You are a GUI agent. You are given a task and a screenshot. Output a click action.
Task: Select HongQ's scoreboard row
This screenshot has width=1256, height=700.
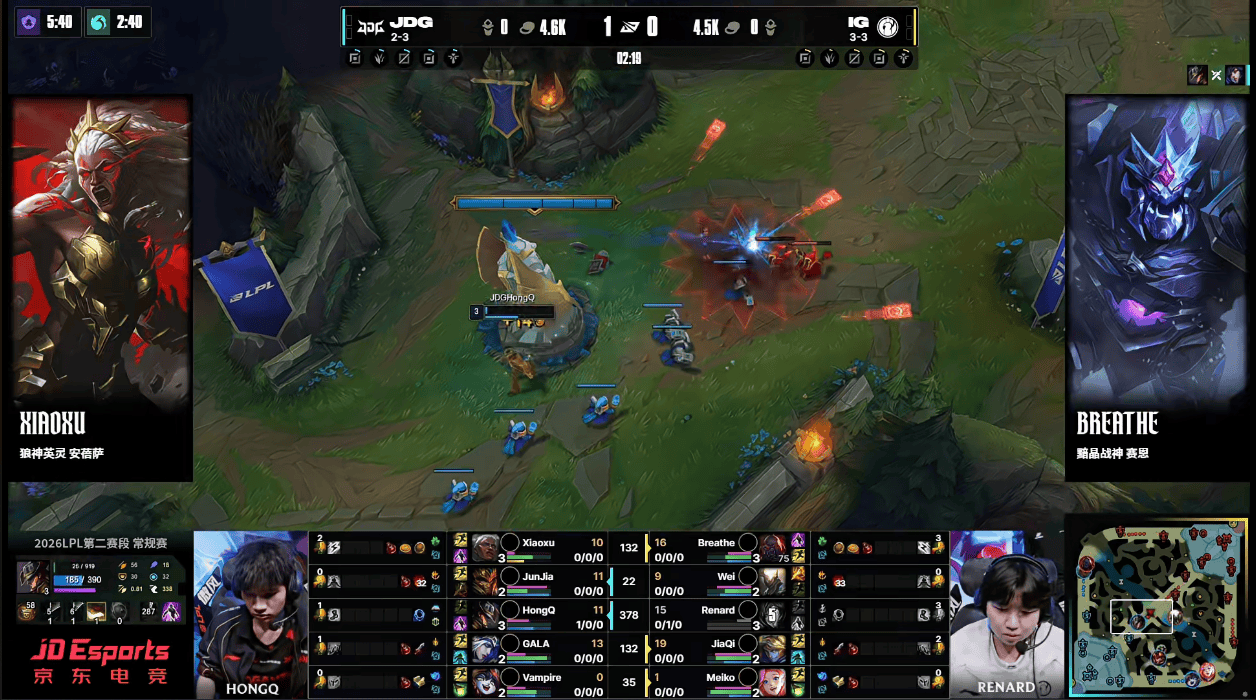click(538, 614)
